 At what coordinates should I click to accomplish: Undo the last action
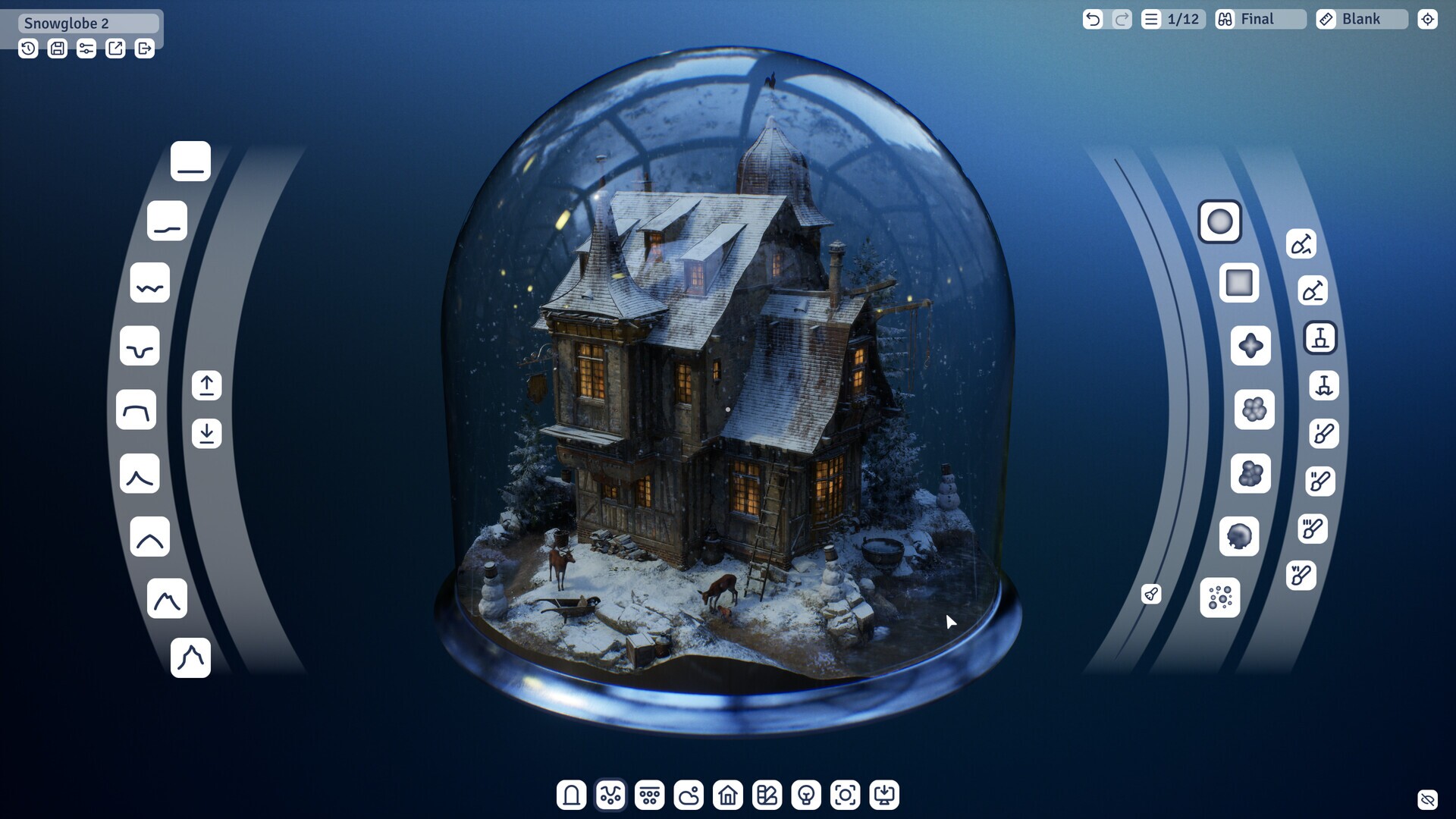click(1093, 19)
